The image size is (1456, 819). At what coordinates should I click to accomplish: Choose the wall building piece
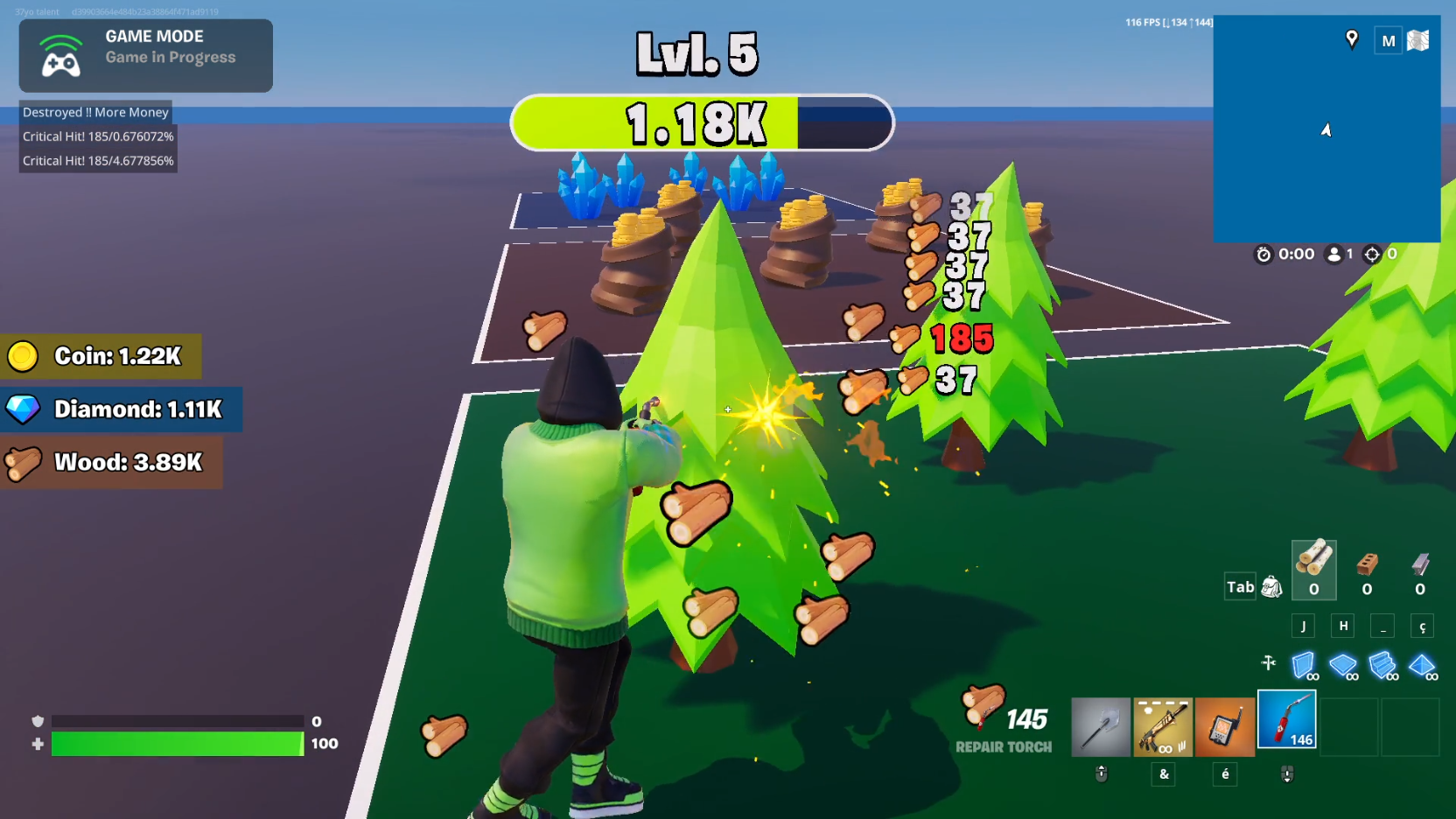[1303, 666]
